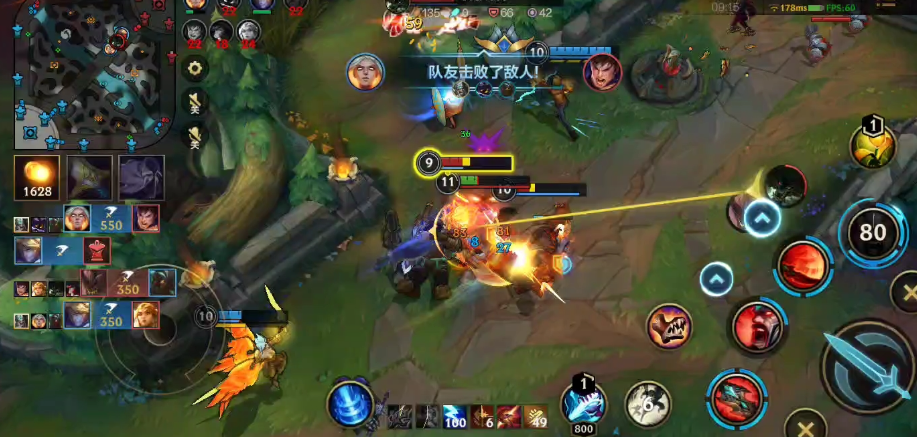Open the shop via the 1628 gold icon
The image size is (917, 437).
coord(36,177)
